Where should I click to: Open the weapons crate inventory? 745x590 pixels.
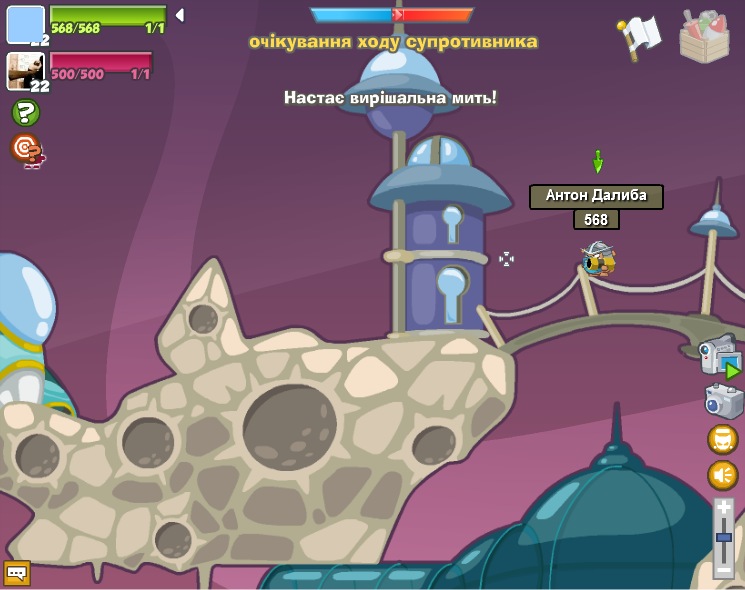coord(704,37)
